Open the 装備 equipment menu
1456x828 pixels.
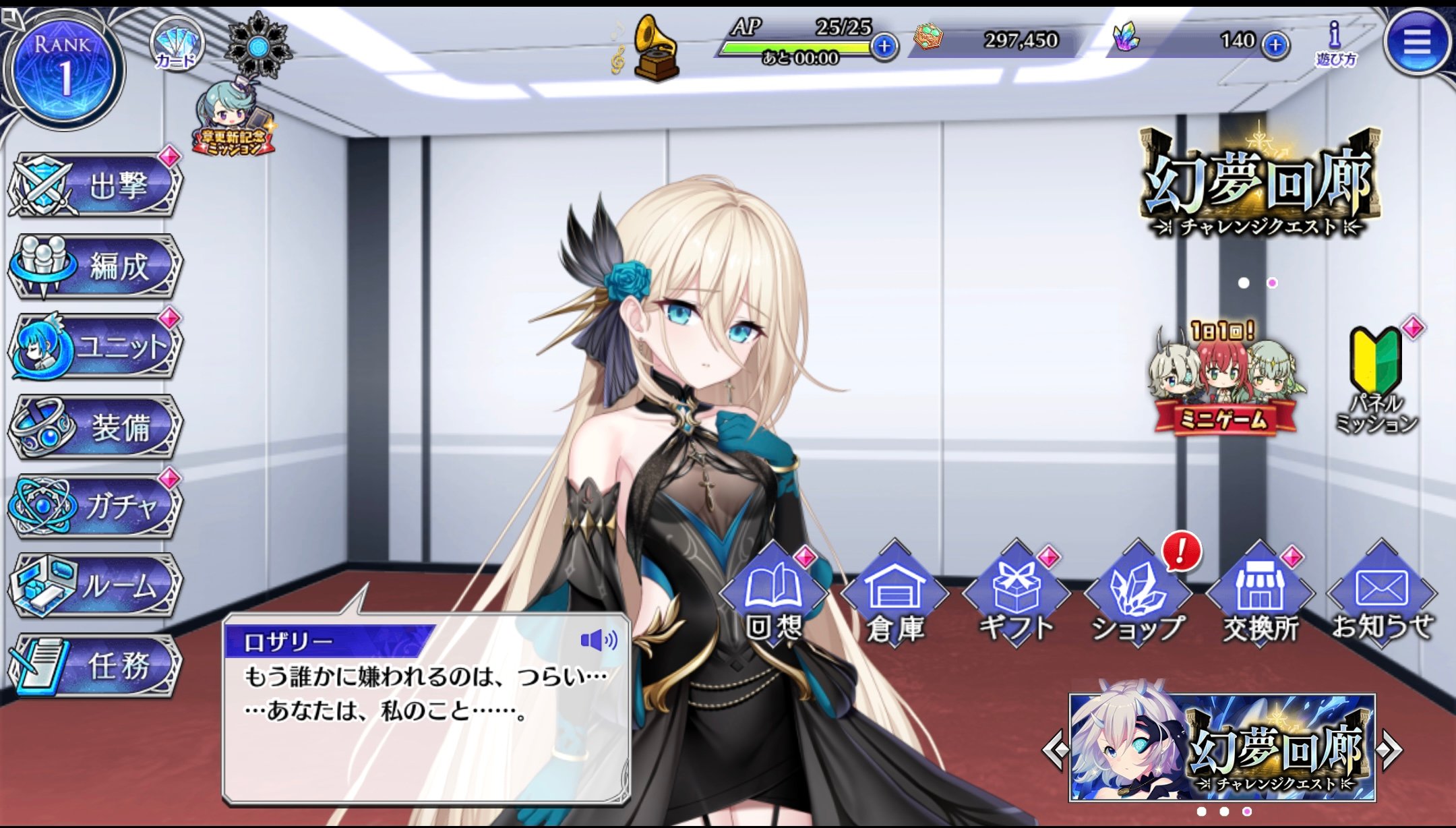coord(95,427)
